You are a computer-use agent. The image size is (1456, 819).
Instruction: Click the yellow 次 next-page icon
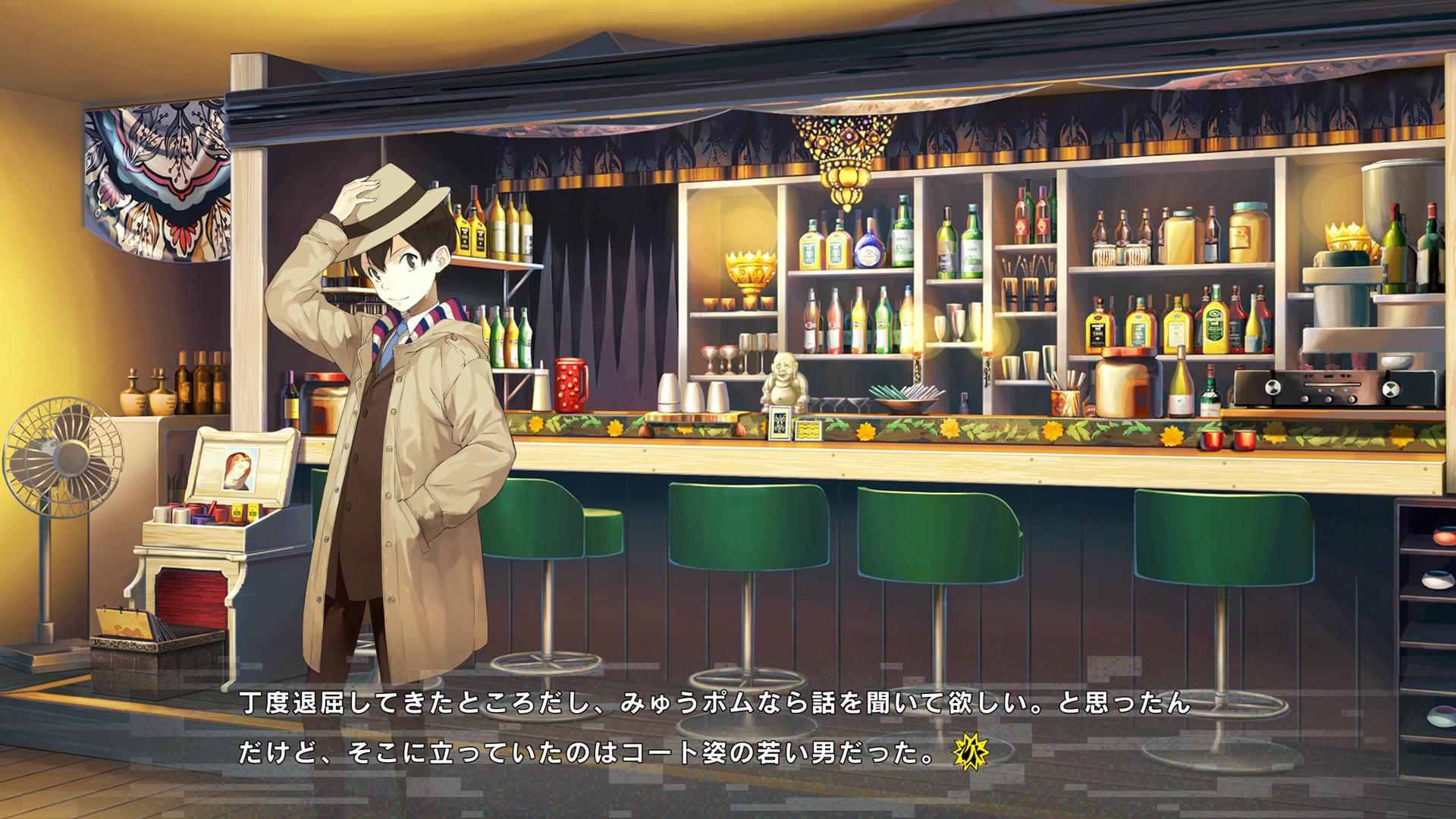[971, 752]
